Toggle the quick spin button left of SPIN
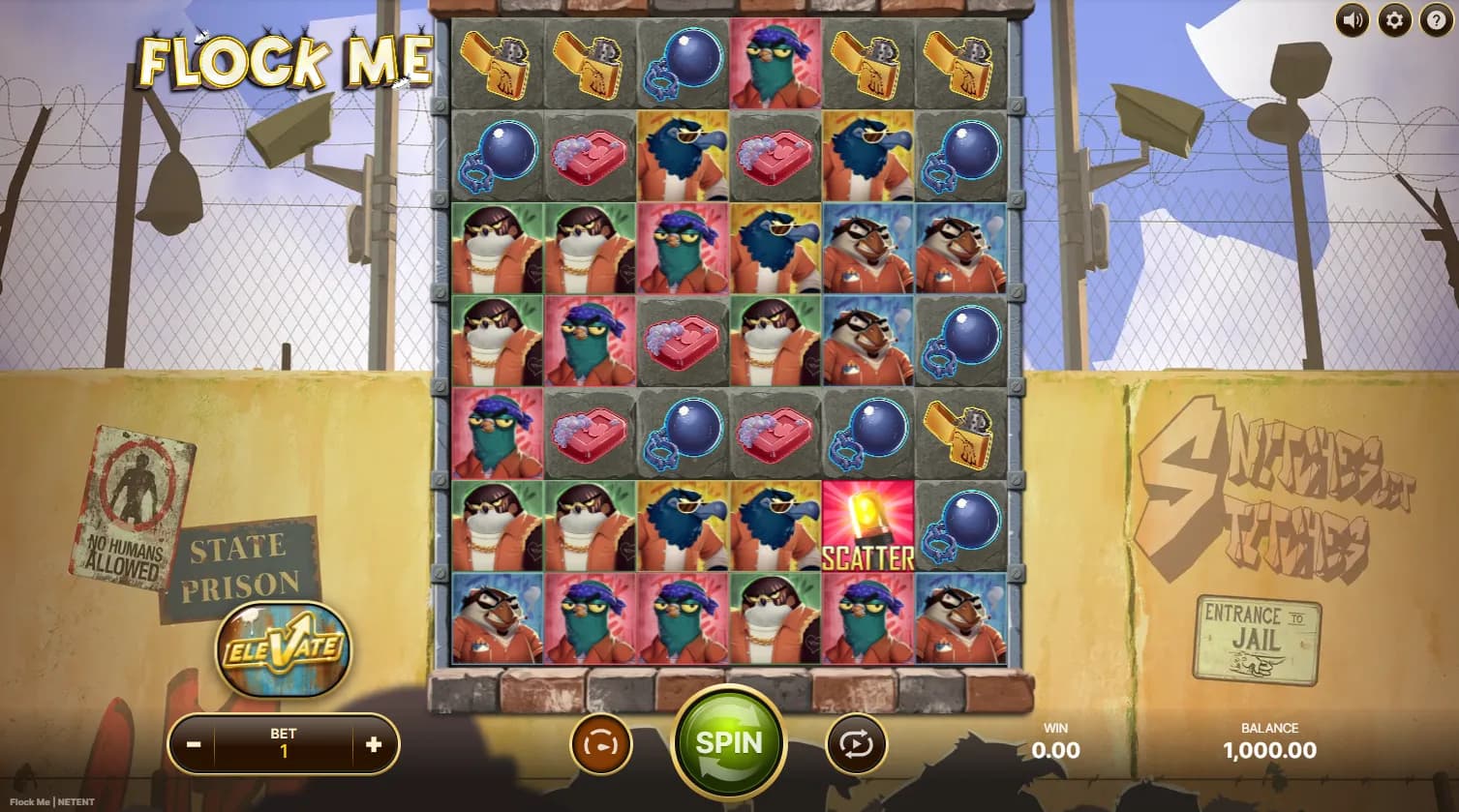 coord(600,744)
